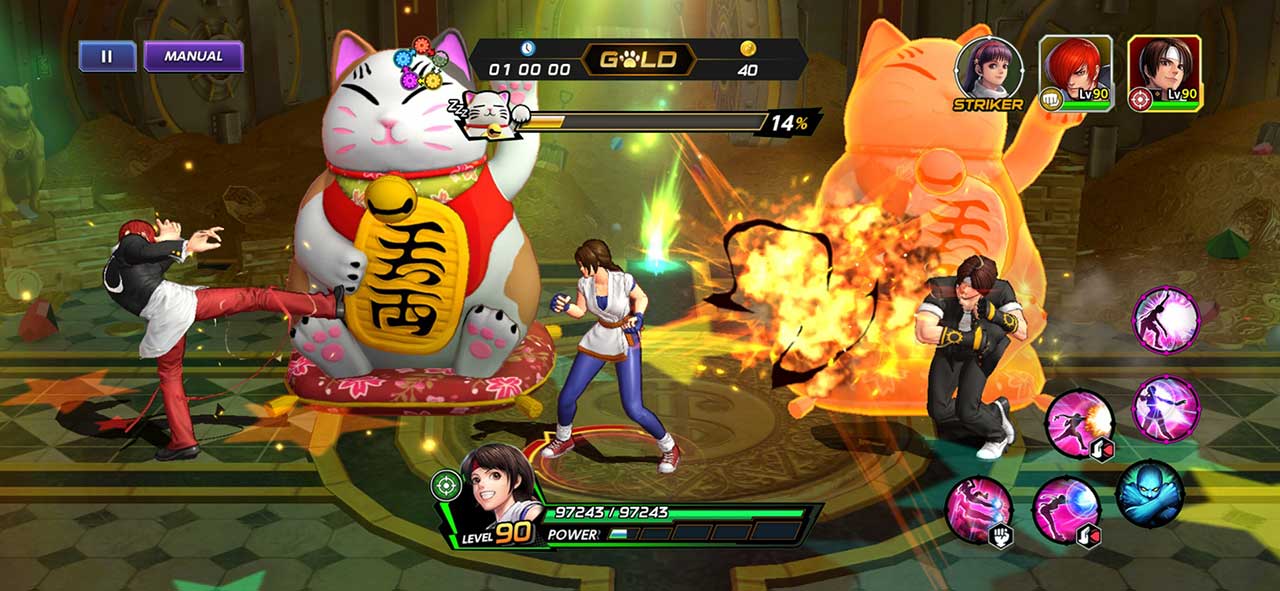
Task: Tag in the red-haired Lv90 fighter
Action: point(1075,72)
